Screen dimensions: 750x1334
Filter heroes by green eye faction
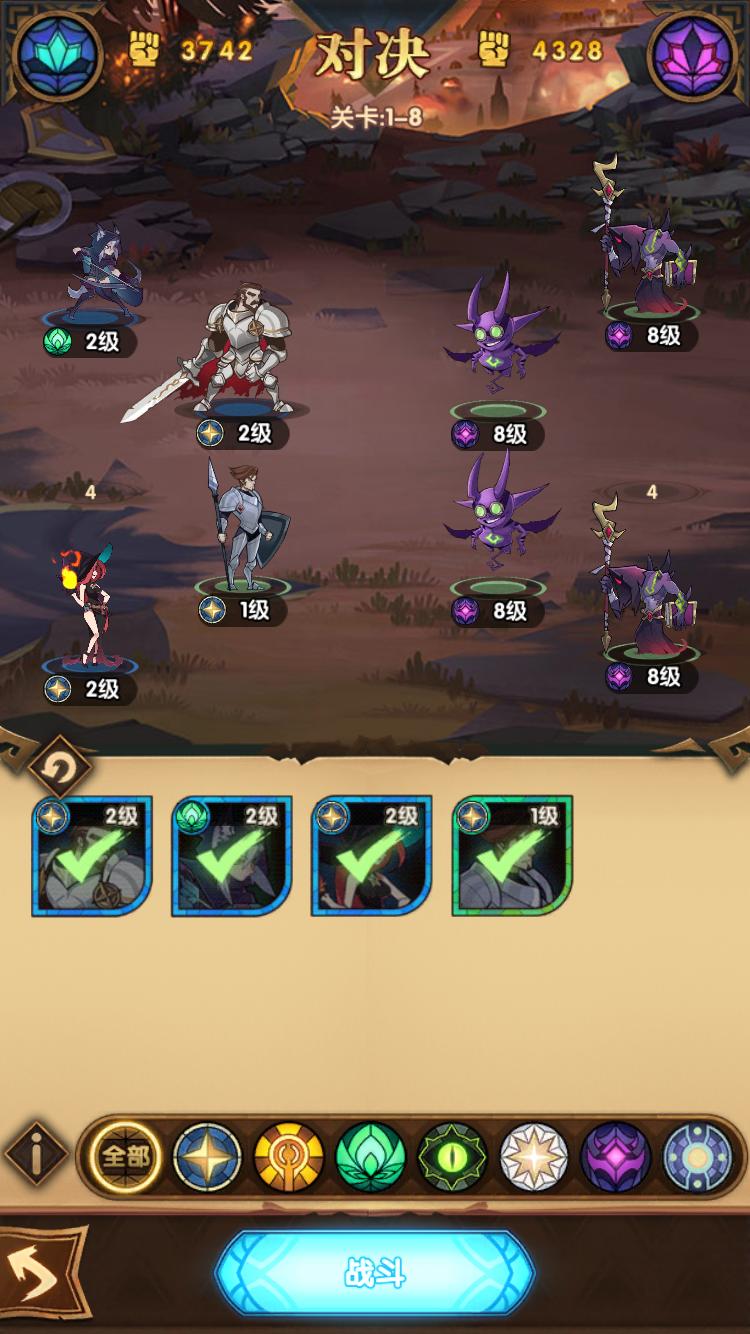point(453,1158)
